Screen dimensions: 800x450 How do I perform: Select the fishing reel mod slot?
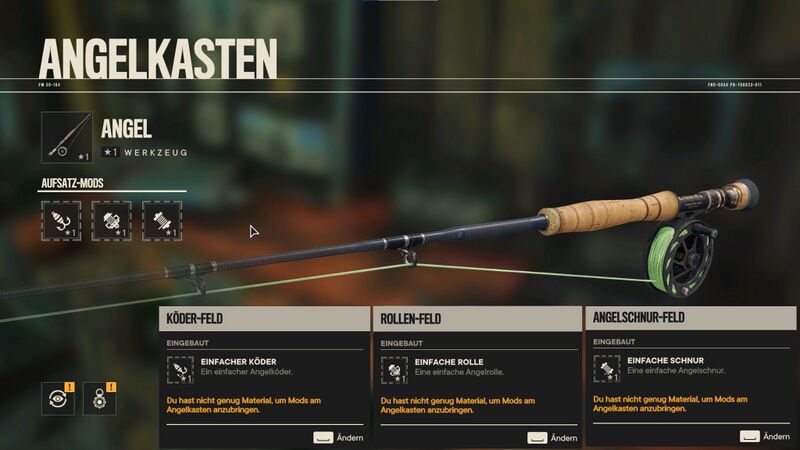[x=111, y=220]
